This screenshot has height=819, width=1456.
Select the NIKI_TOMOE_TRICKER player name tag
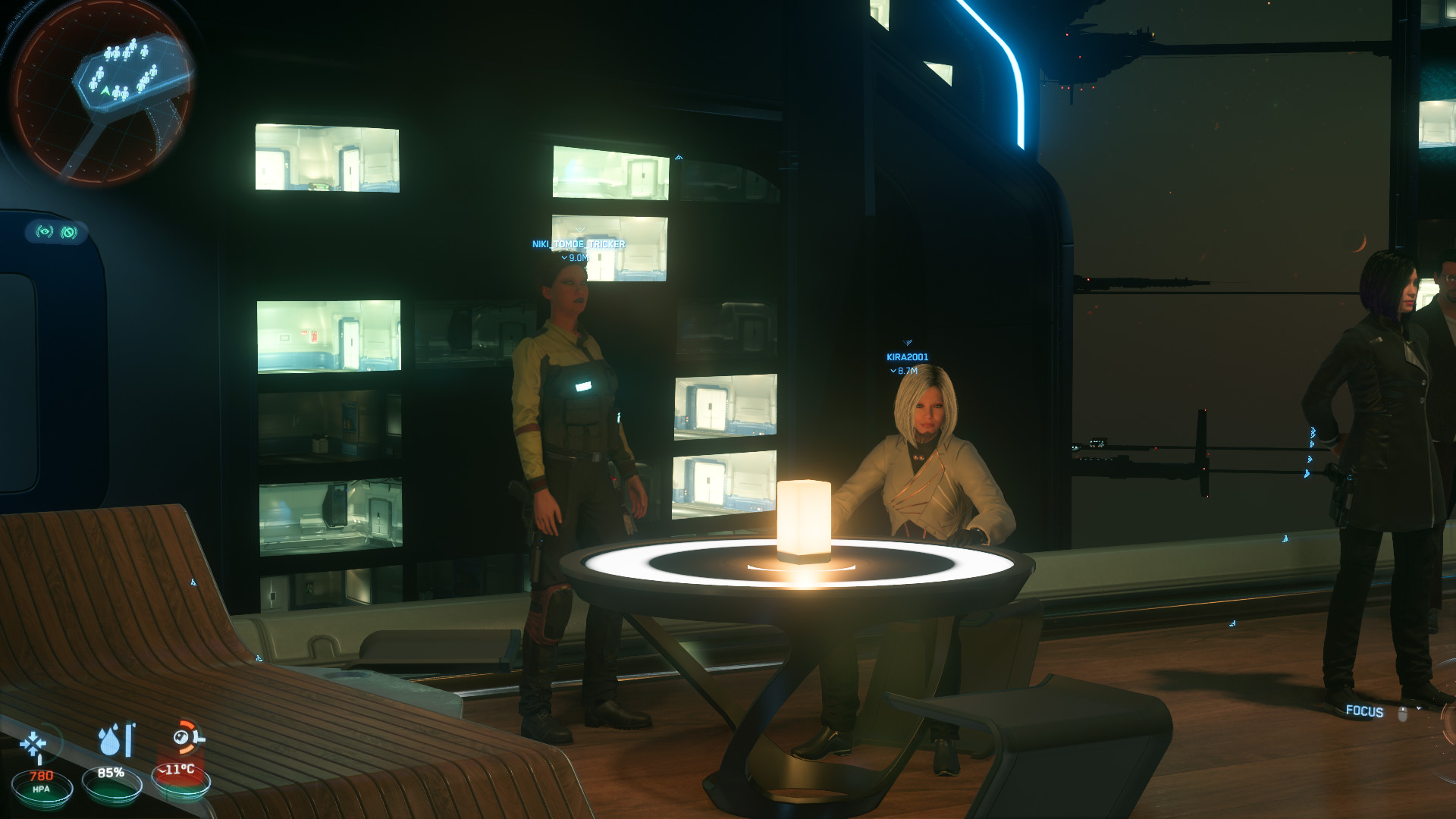[579, 244]
